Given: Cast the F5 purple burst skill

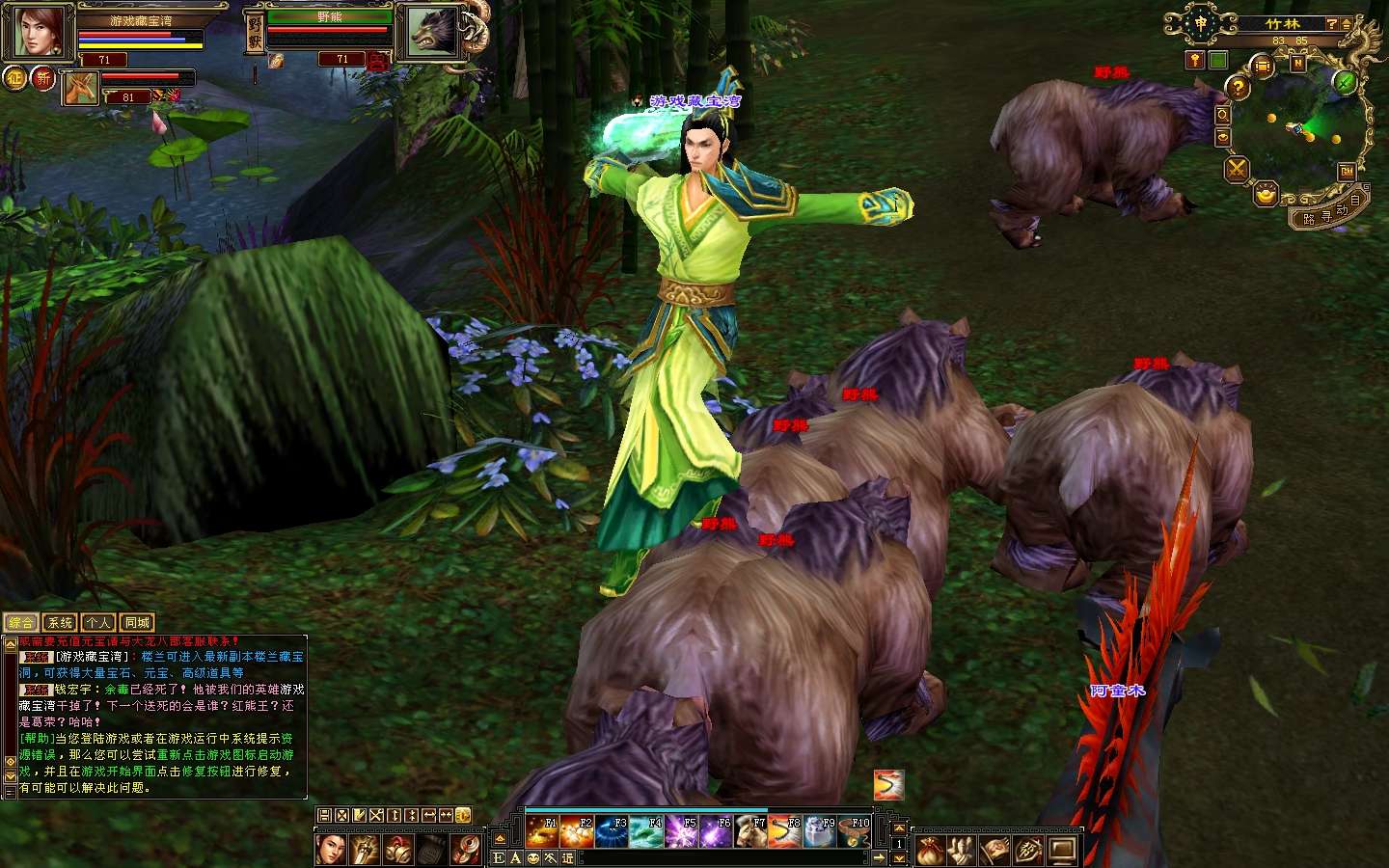Looking at the screenshot, I should pos(681,831).
